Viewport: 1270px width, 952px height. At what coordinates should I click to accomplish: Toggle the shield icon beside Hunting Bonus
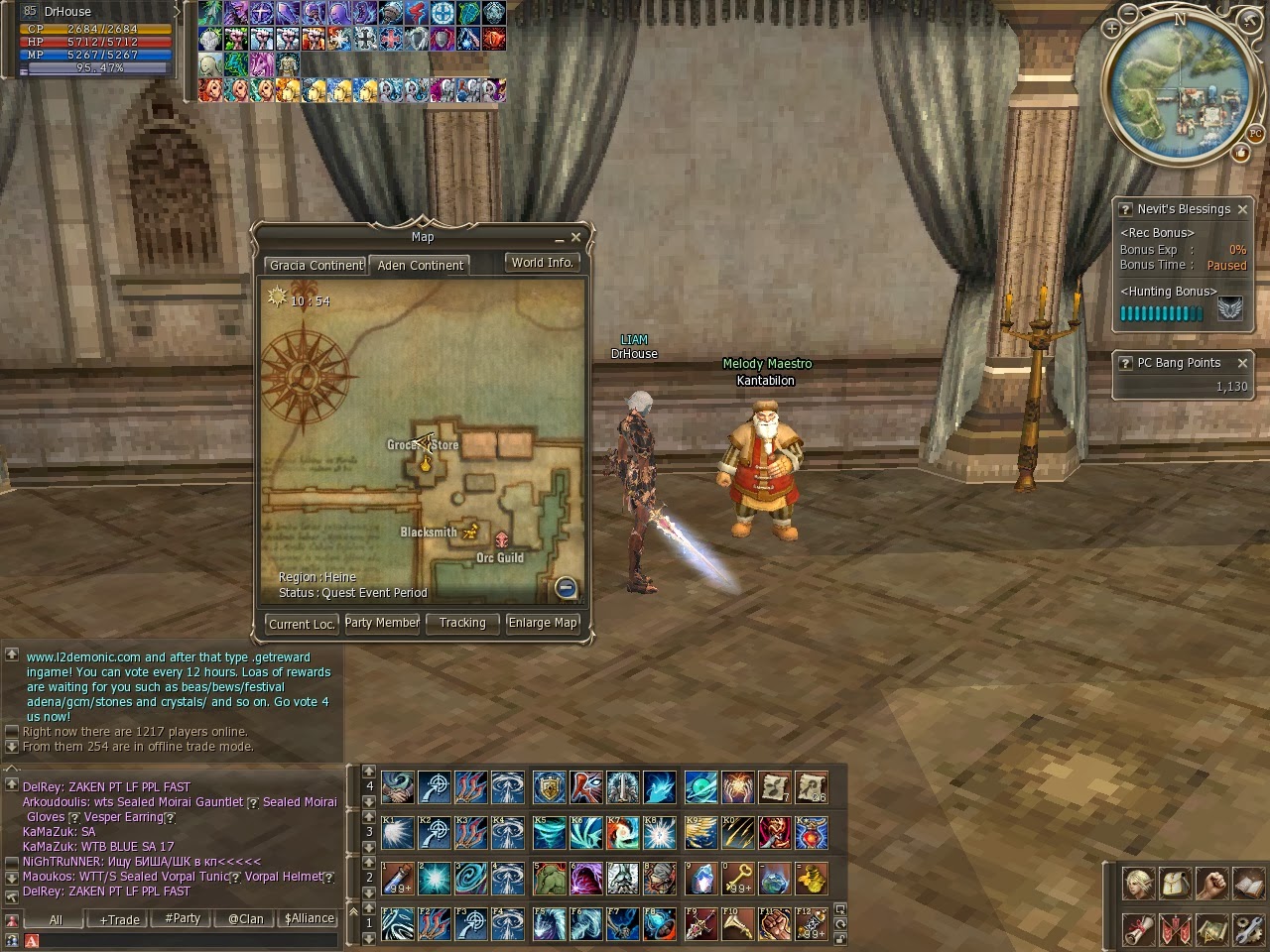(x=1228, y=307)
